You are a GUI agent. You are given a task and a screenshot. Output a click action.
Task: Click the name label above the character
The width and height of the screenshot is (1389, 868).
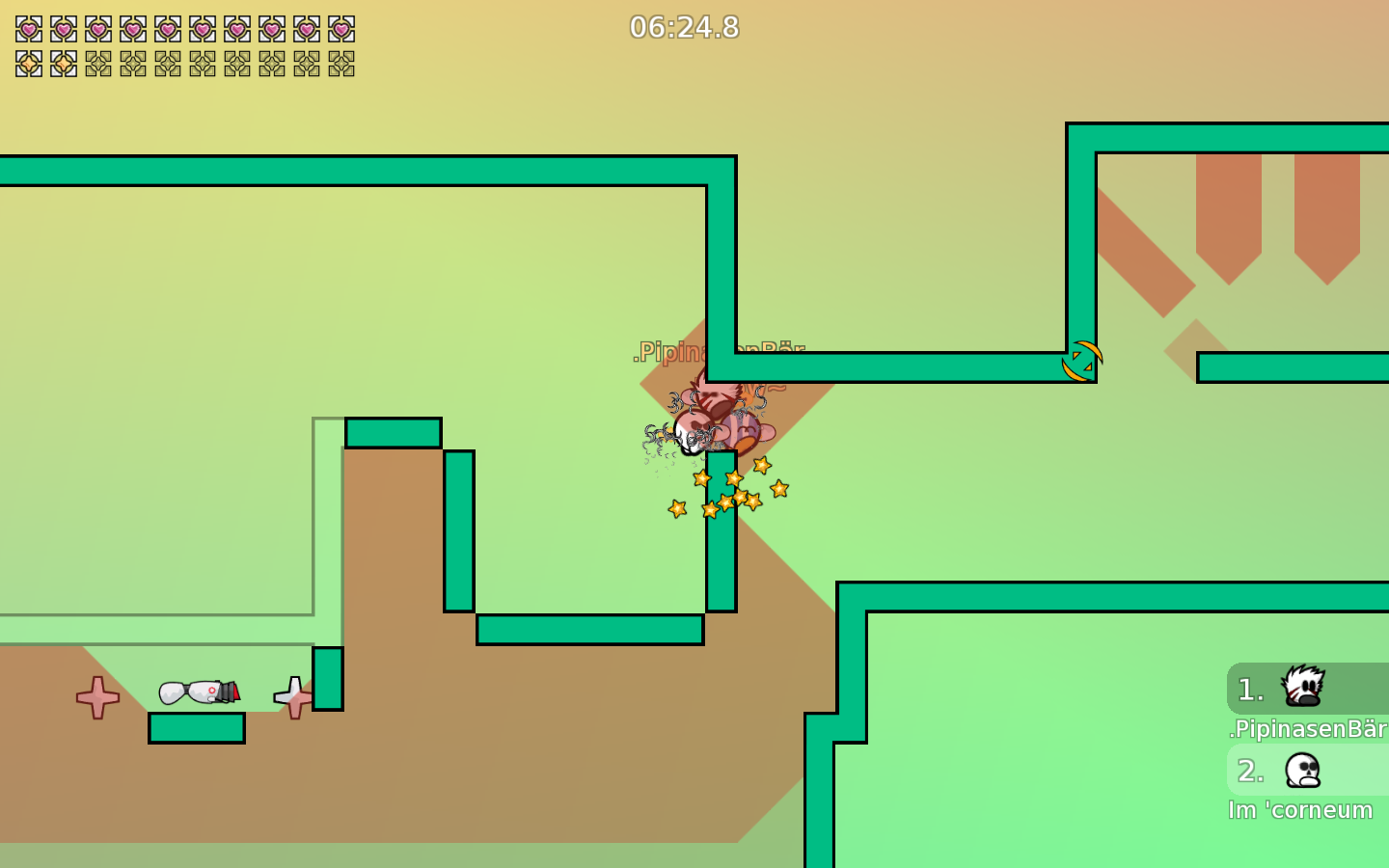719,351
